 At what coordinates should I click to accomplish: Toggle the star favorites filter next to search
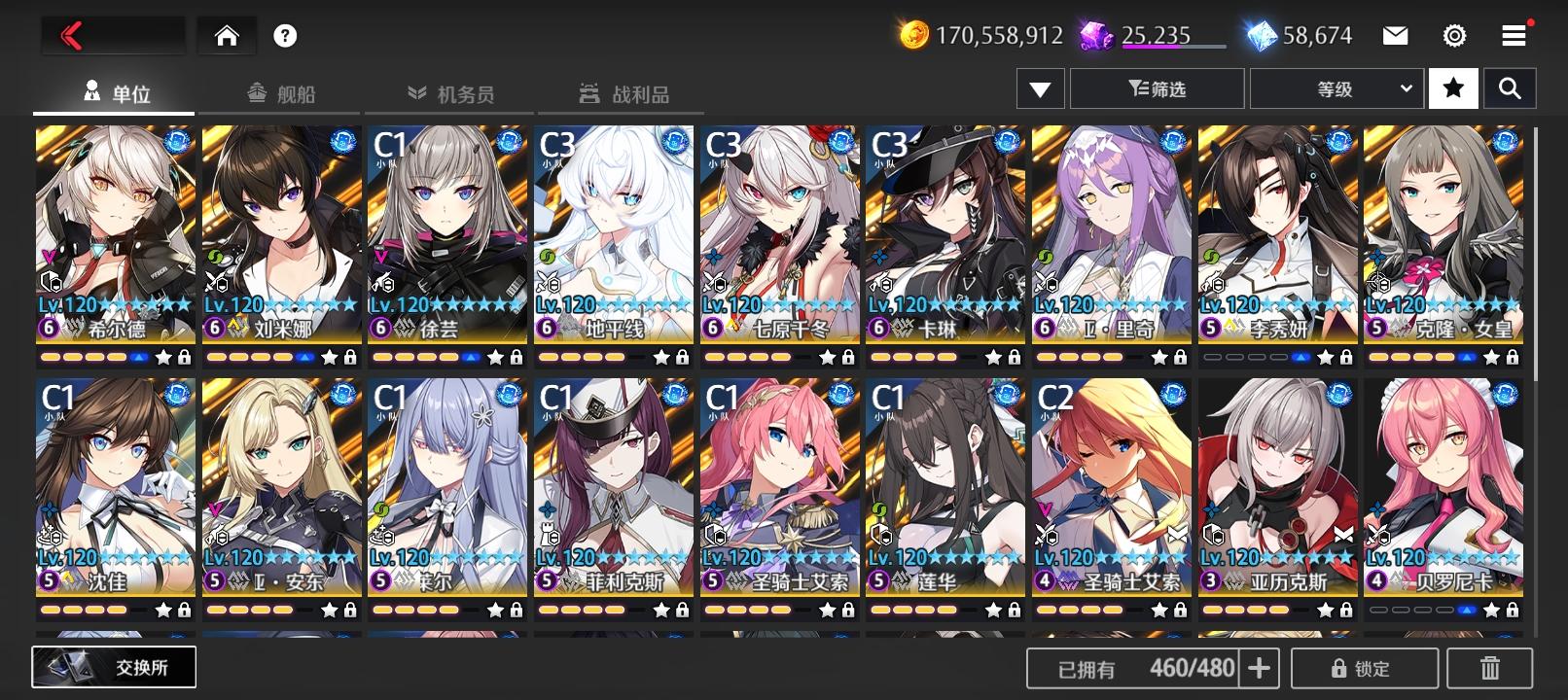(1453, 87)
